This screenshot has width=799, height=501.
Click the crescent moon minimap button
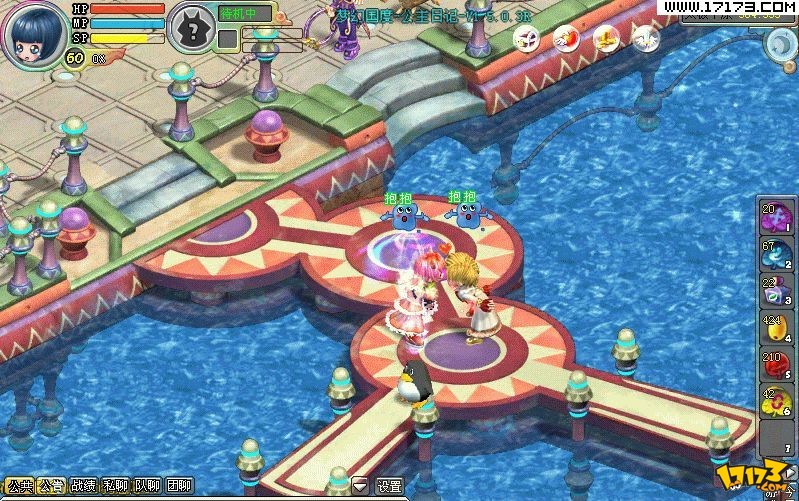(779, 44)
